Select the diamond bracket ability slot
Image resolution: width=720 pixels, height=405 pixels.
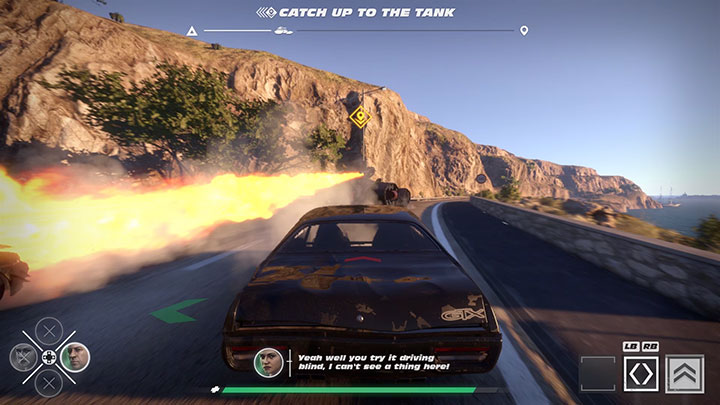click(x=640, y=374)
